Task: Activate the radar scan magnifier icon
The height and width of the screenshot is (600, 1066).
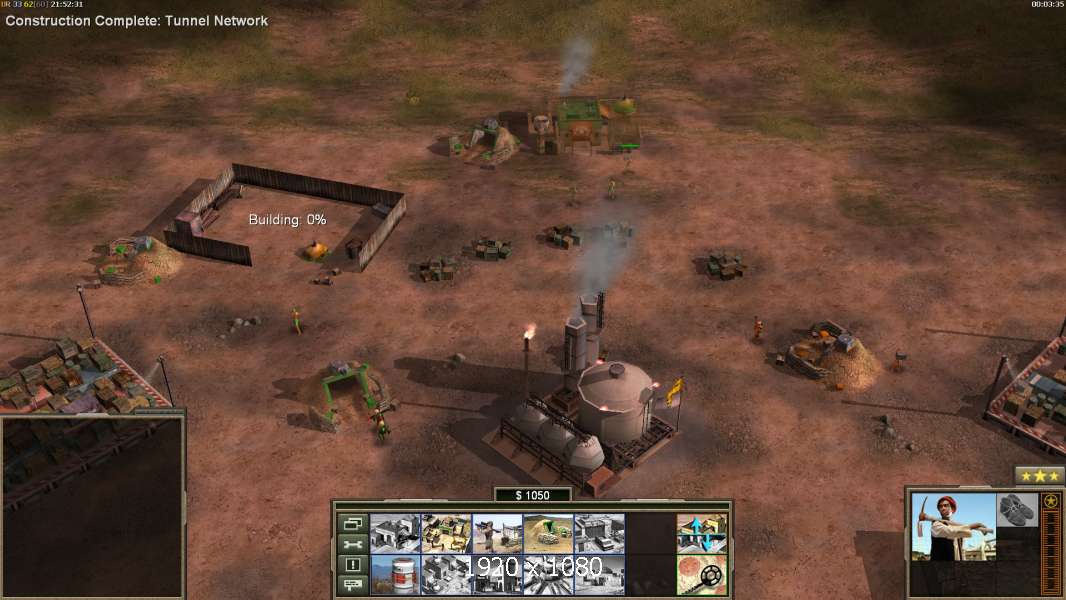Action: pos(702,575)
